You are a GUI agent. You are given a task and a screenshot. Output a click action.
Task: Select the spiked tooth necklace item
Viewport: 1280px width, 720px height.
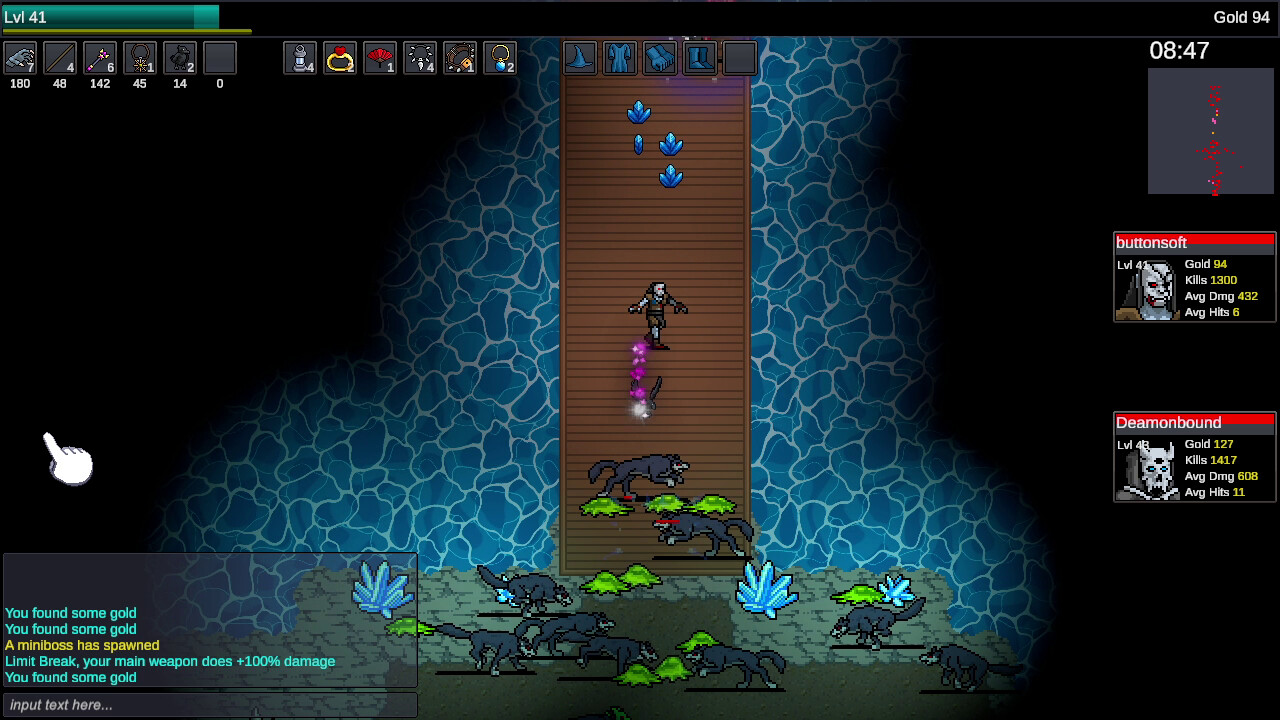[420, 59]
